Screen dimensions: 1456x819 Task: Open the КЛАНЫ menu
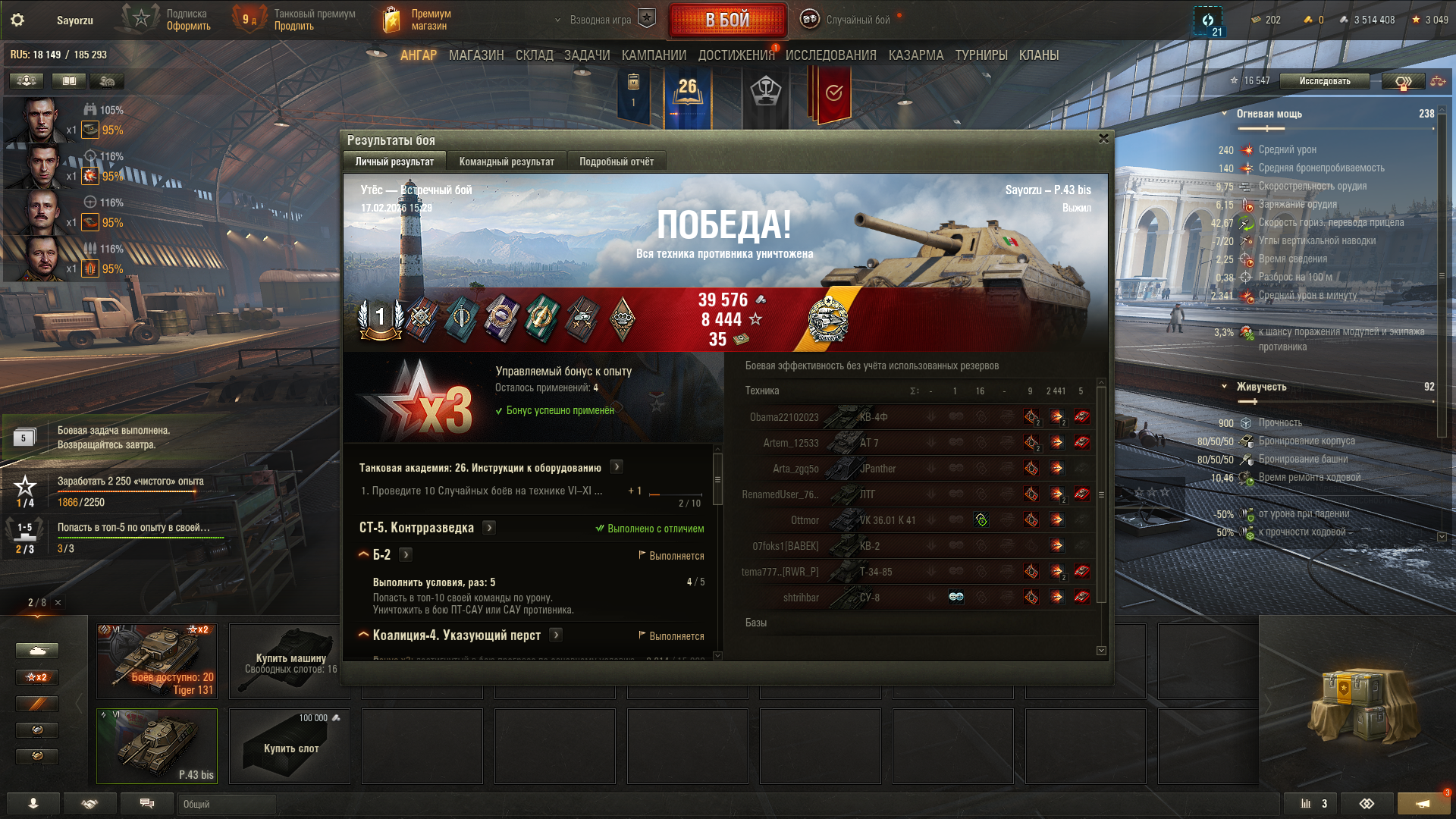coord(1039,55)
